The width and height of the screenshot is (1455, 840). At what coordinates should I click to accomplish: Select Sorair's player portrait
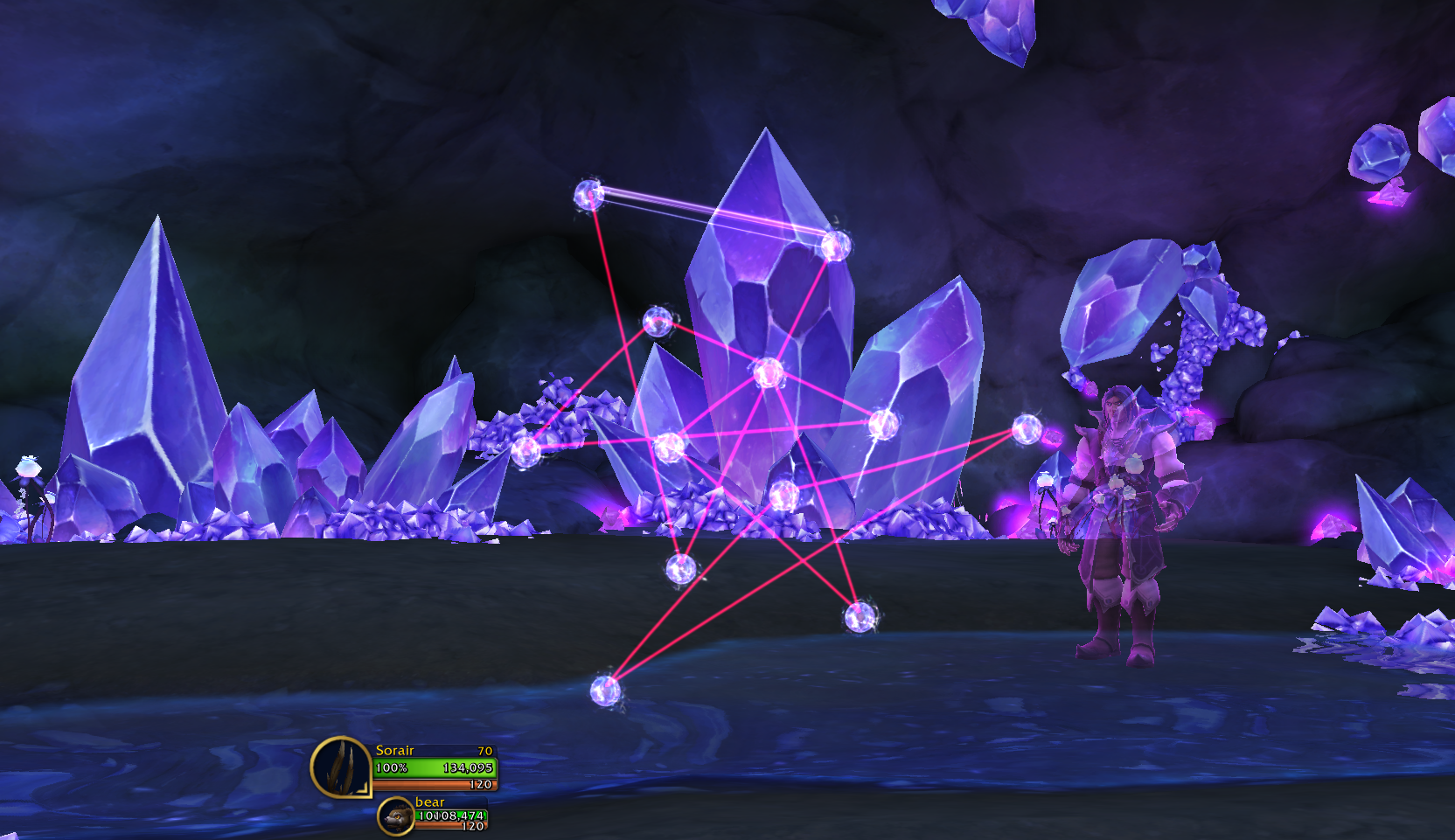coord(341,767)
